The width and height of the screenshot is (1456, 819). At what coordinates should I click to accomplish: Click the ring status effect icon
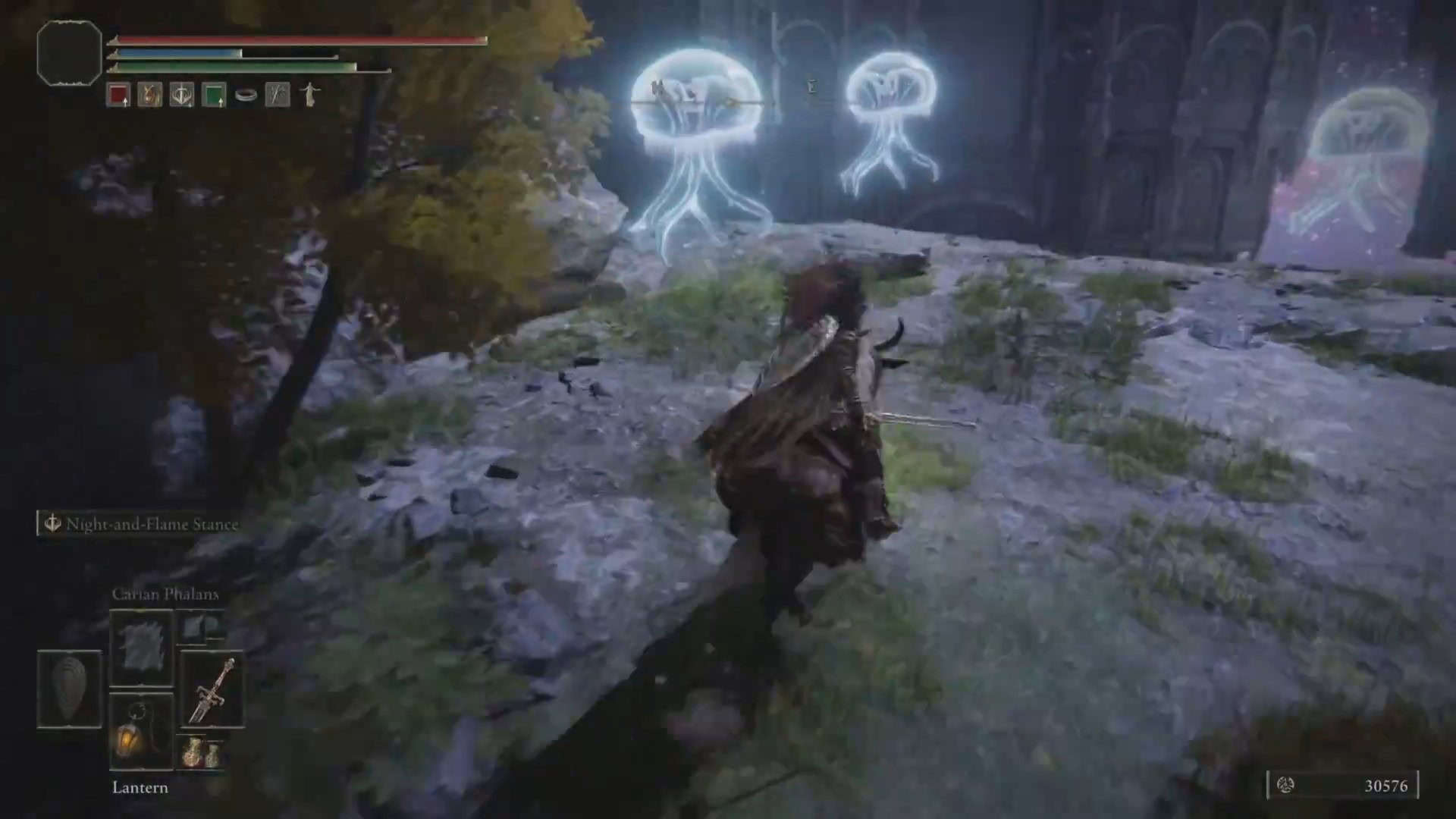246,96
